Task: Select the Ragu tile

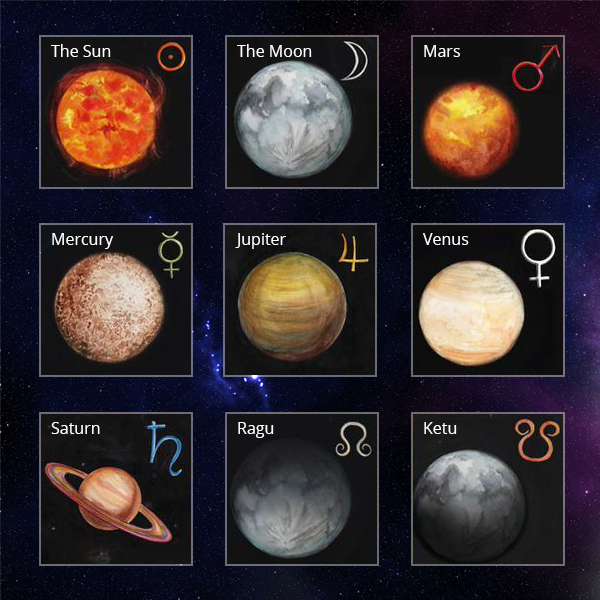Action: (x=301, y=488)
